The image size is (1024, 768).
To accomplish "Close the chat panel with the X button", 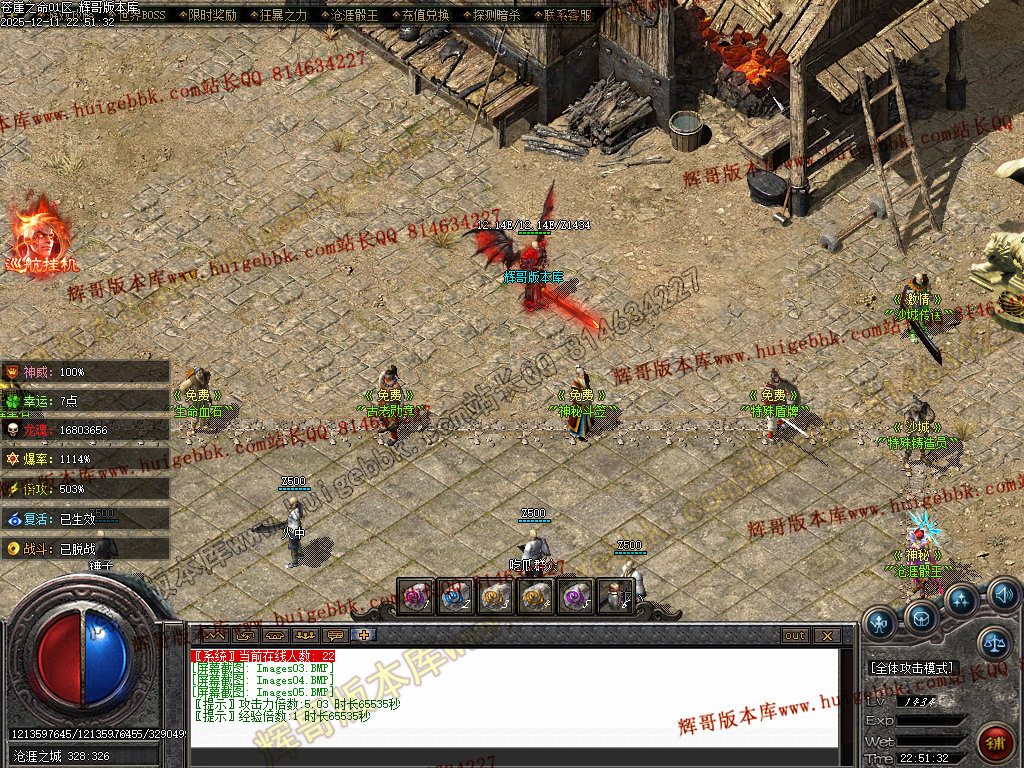I will [x=827, y=636].
